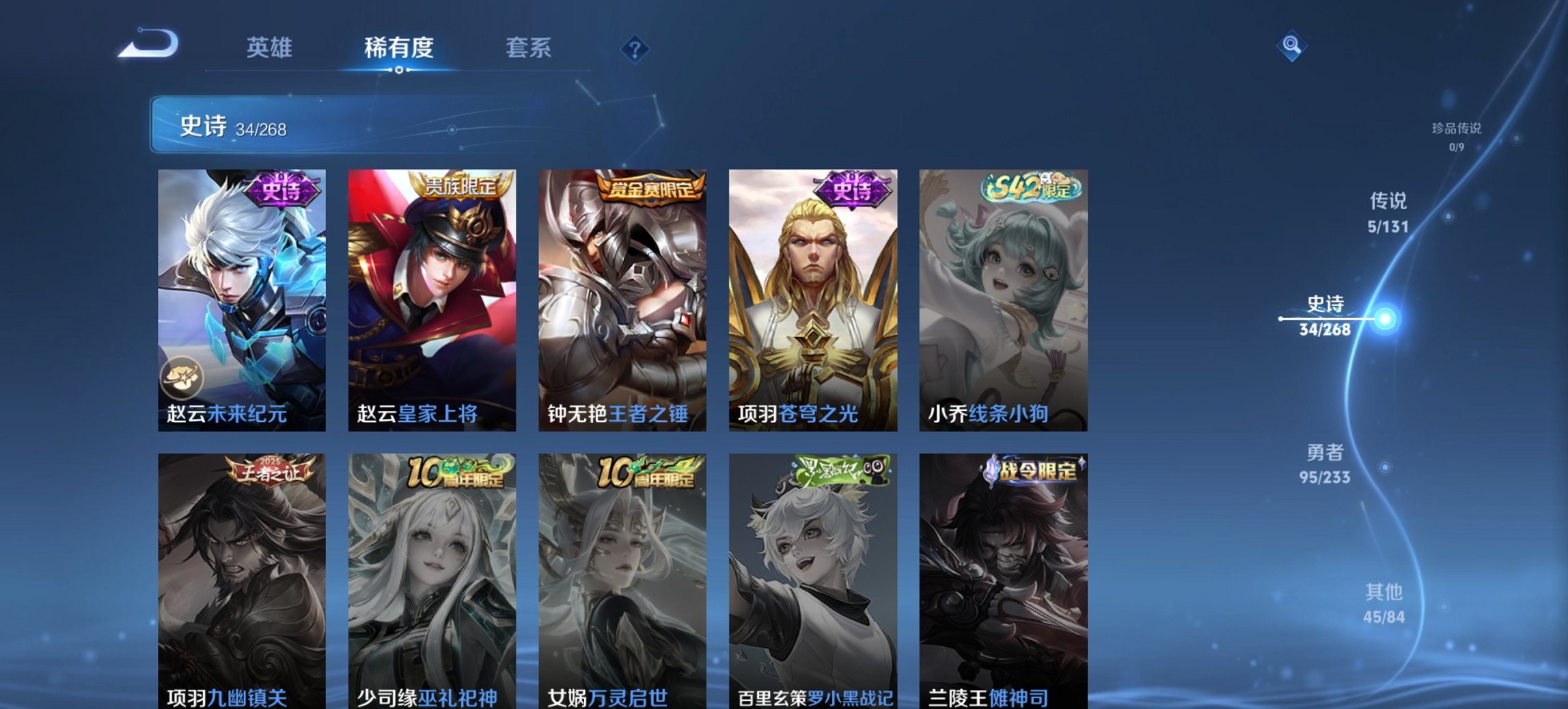Screen dimensions: 1568x709
Task: Select the 稀有度 tab
Action: (x=396, y=48)
